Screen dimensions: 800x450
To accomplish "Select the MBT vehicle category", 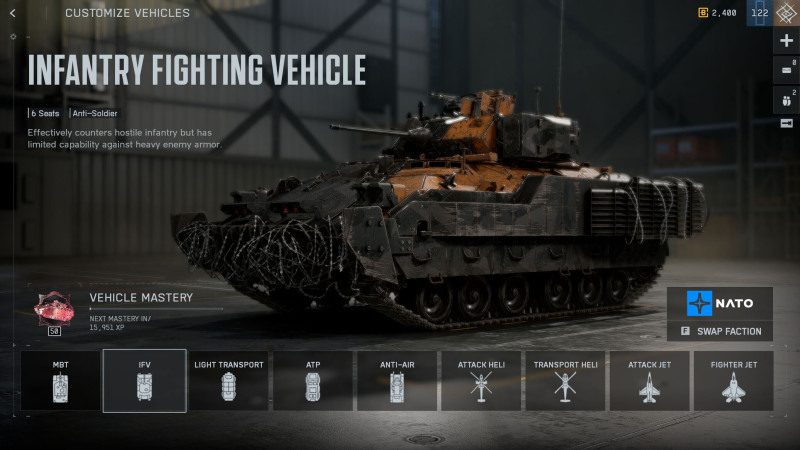I will point(60,380).
